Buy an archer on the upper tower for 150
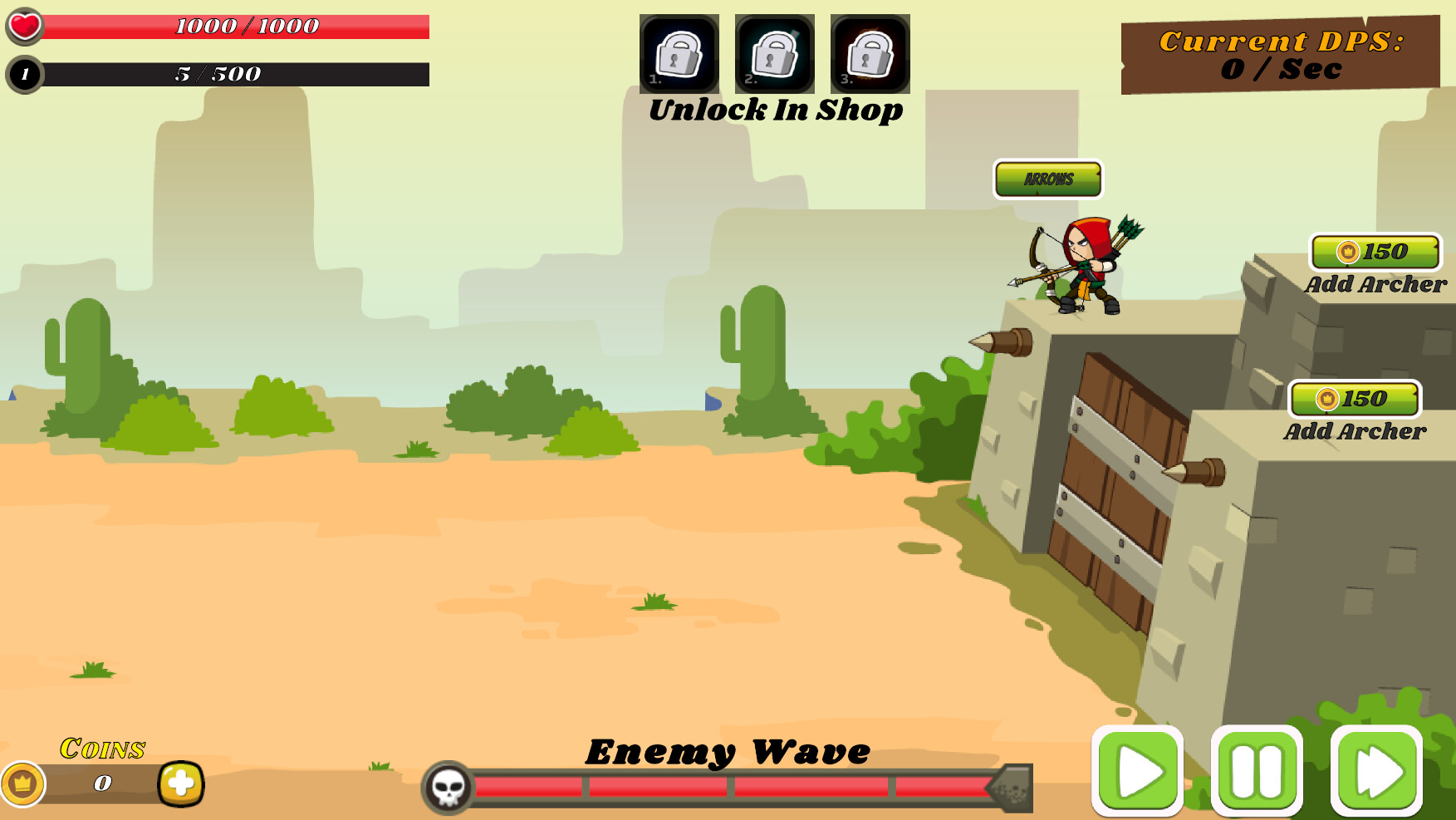The width and height of the screenshot is (1456, 820). pos(1375,253)
